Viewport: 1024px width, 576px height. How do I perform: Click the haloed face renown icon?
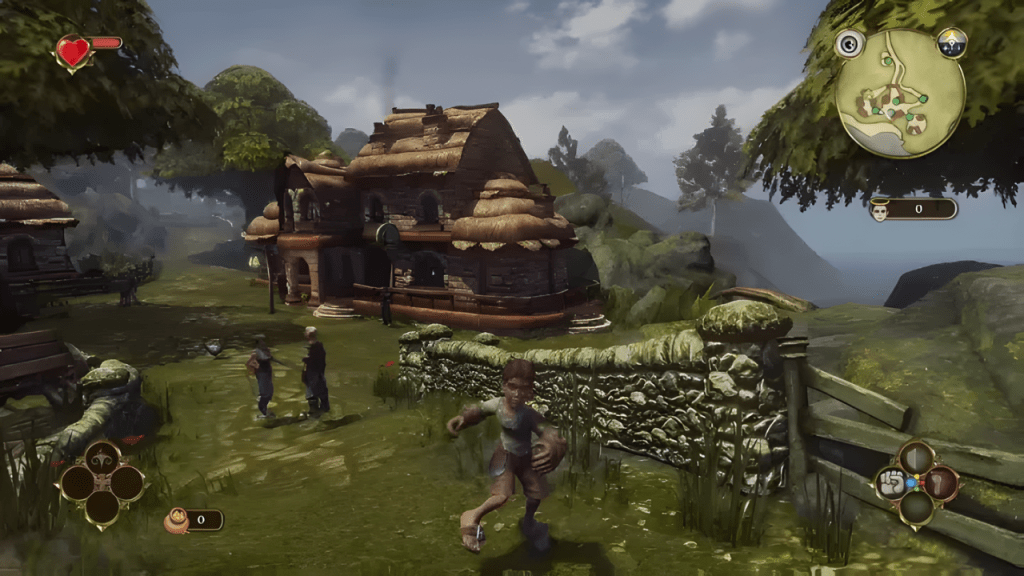coord(880,210)
